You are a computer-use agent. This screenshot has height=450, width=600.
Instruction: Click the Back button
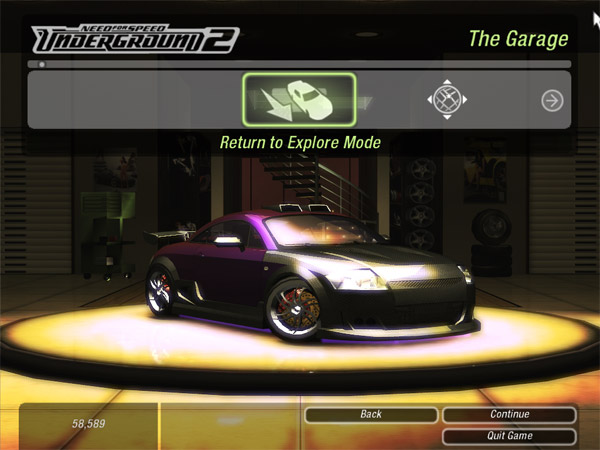click(x=371, y=414)
